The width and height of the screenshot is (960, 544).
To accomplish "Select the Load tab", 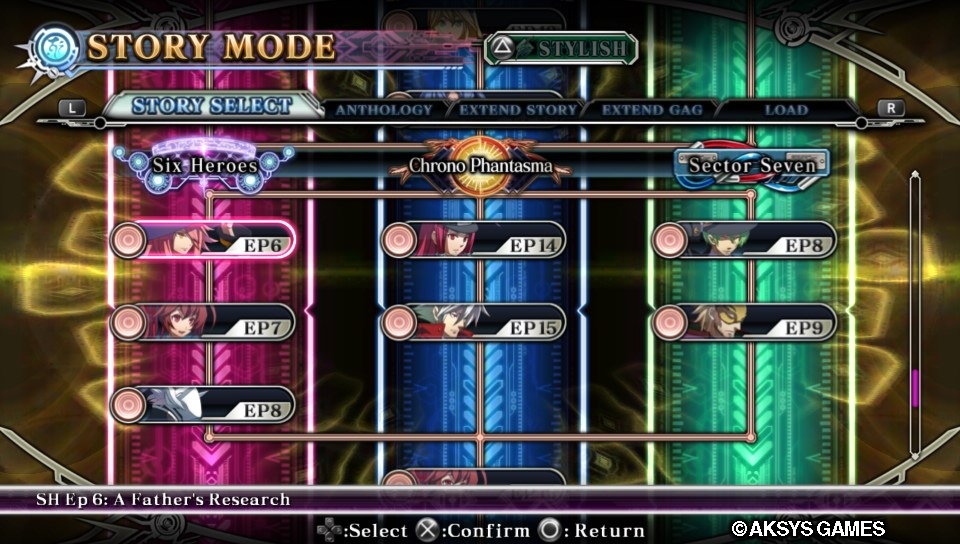I will tap(786, 110).
